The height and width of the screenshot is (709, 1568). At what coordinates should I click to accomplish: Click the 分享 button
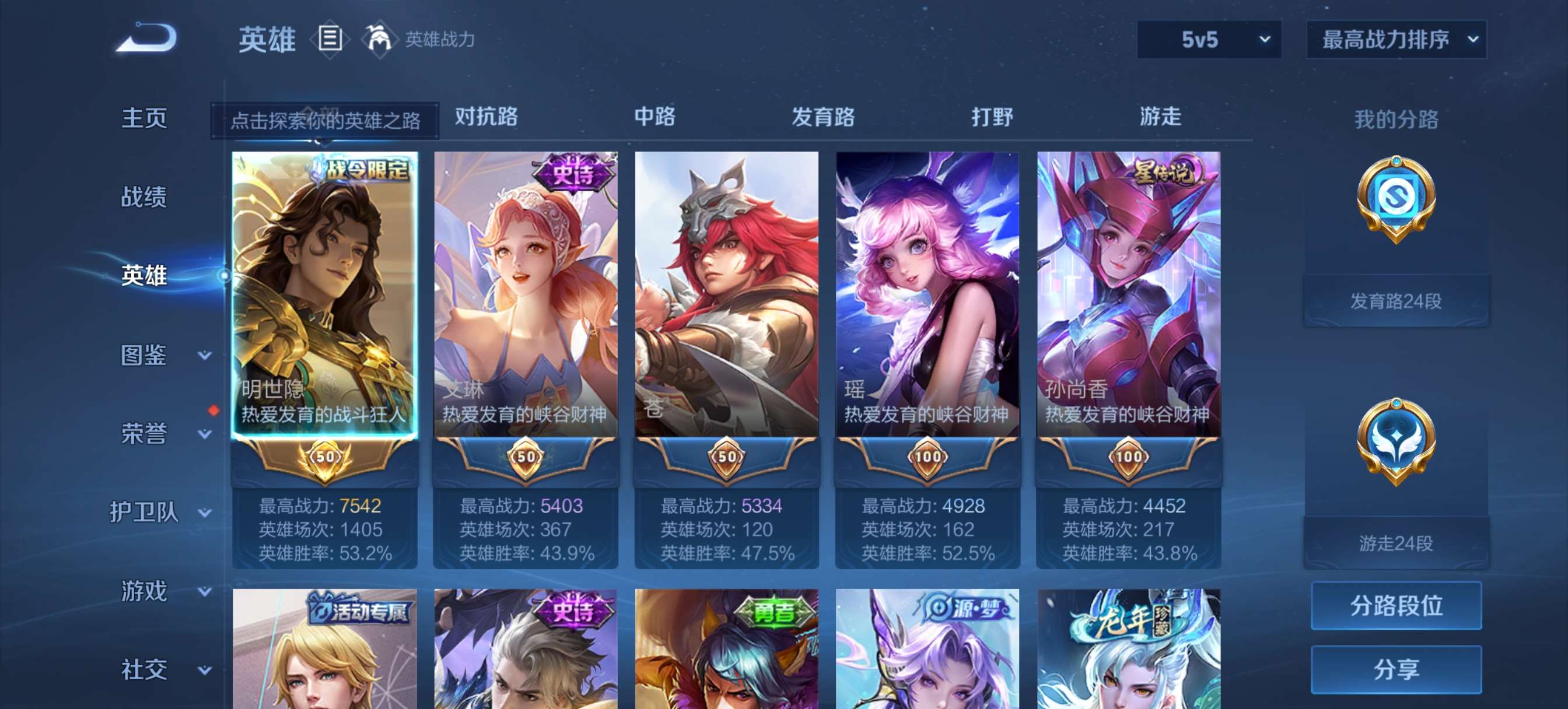pyautogui.click(x=1396, y=668)
